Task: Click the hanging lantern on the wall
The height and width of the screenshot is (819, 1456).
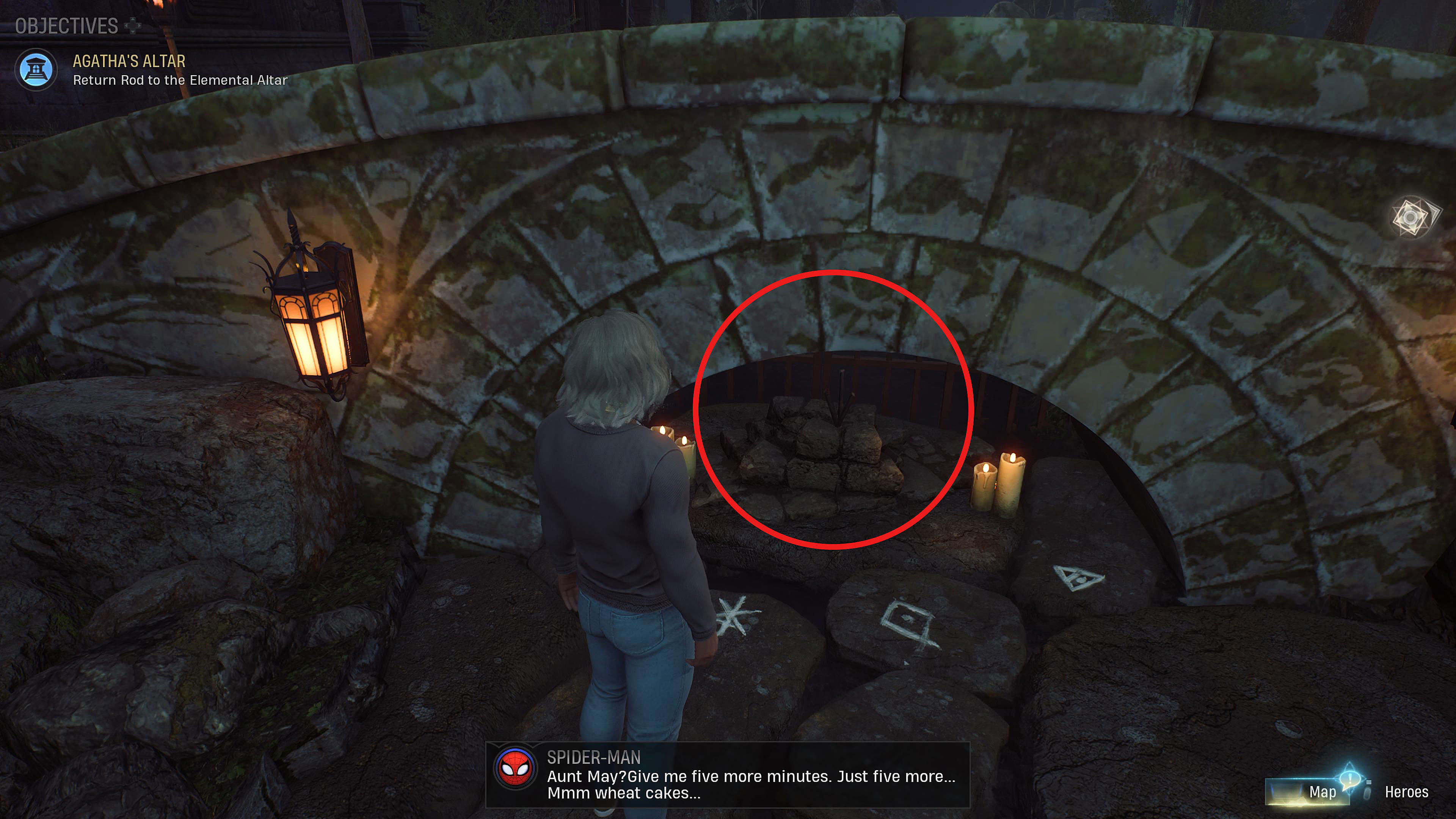Action: pos(310,331)
